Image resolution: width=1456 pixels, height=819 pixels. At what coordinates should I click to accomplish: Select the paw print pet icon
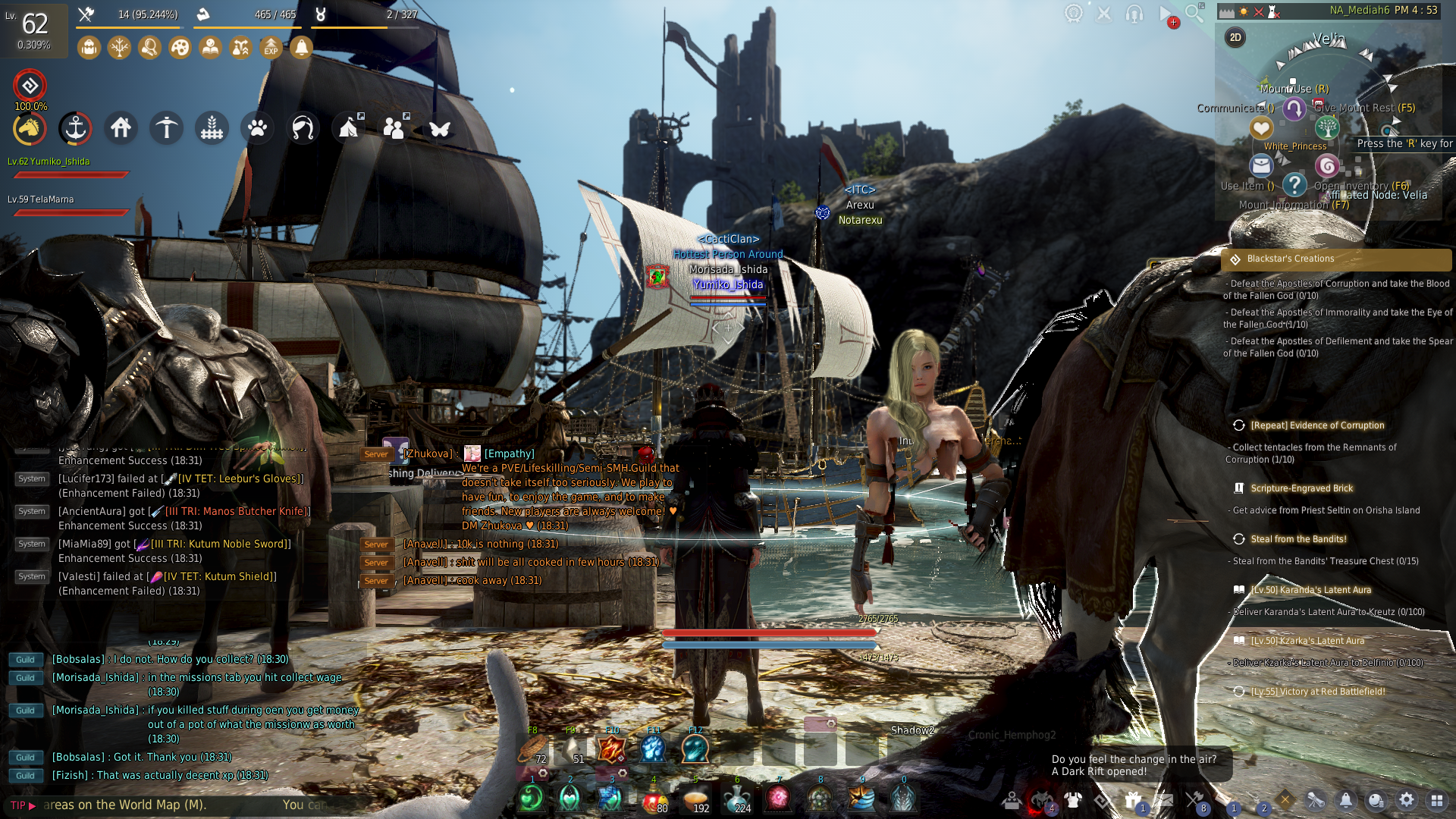[x=257, y=128]
